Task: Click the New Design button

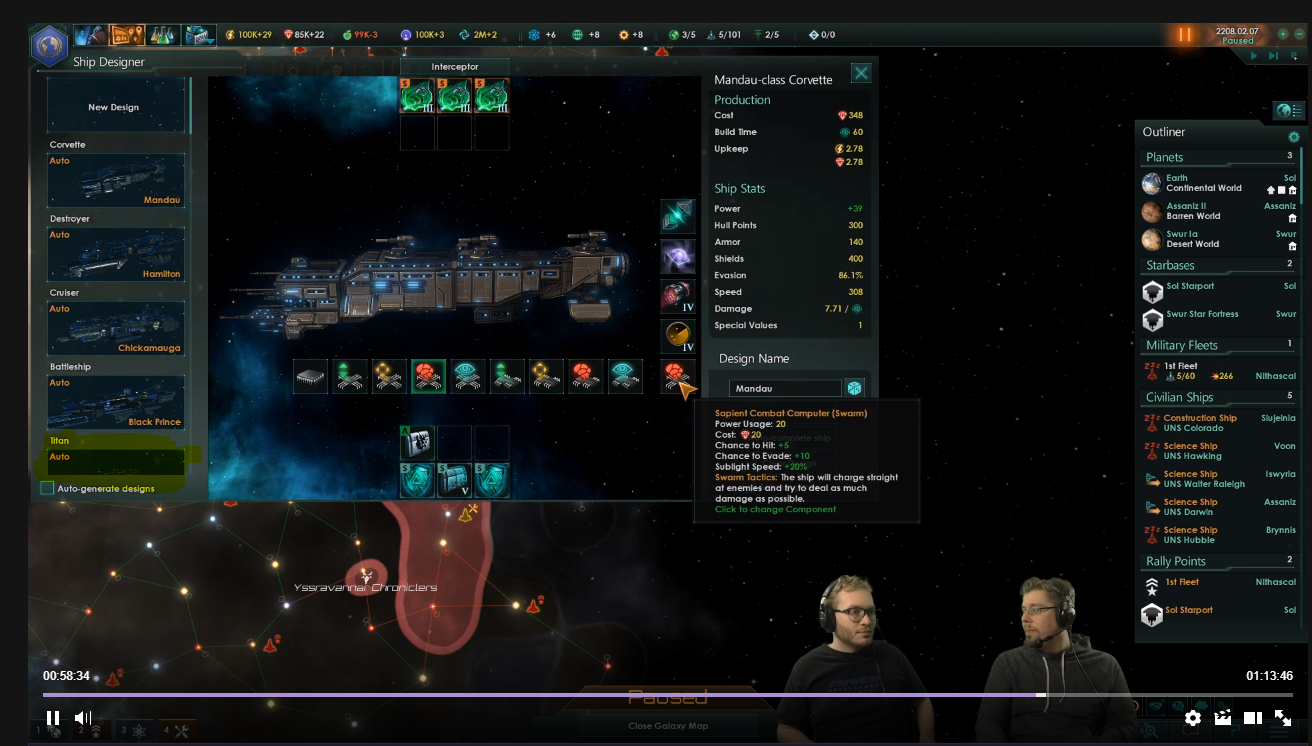Action: pos(114,106)
